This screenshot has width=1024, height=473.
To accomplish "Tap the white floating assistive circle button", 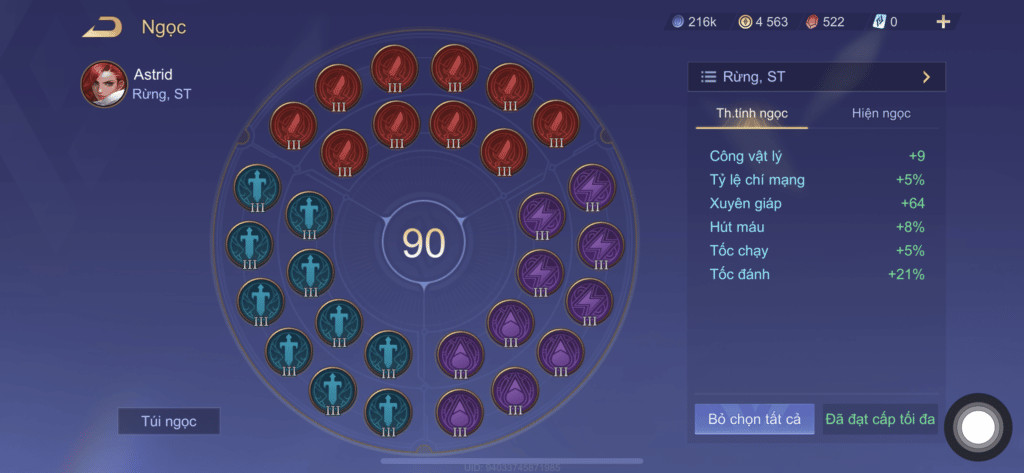I will (978, 427).
